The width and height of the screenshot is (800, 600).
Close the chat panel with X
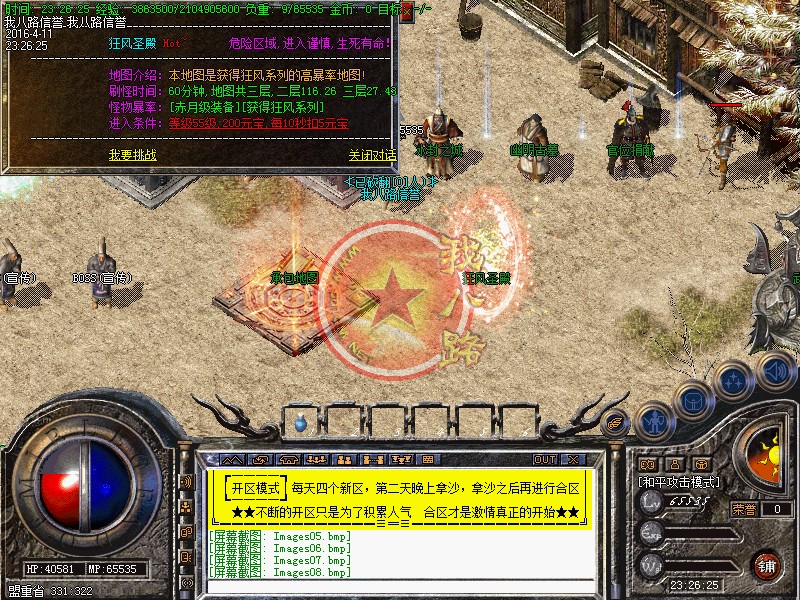coord(573,459)
